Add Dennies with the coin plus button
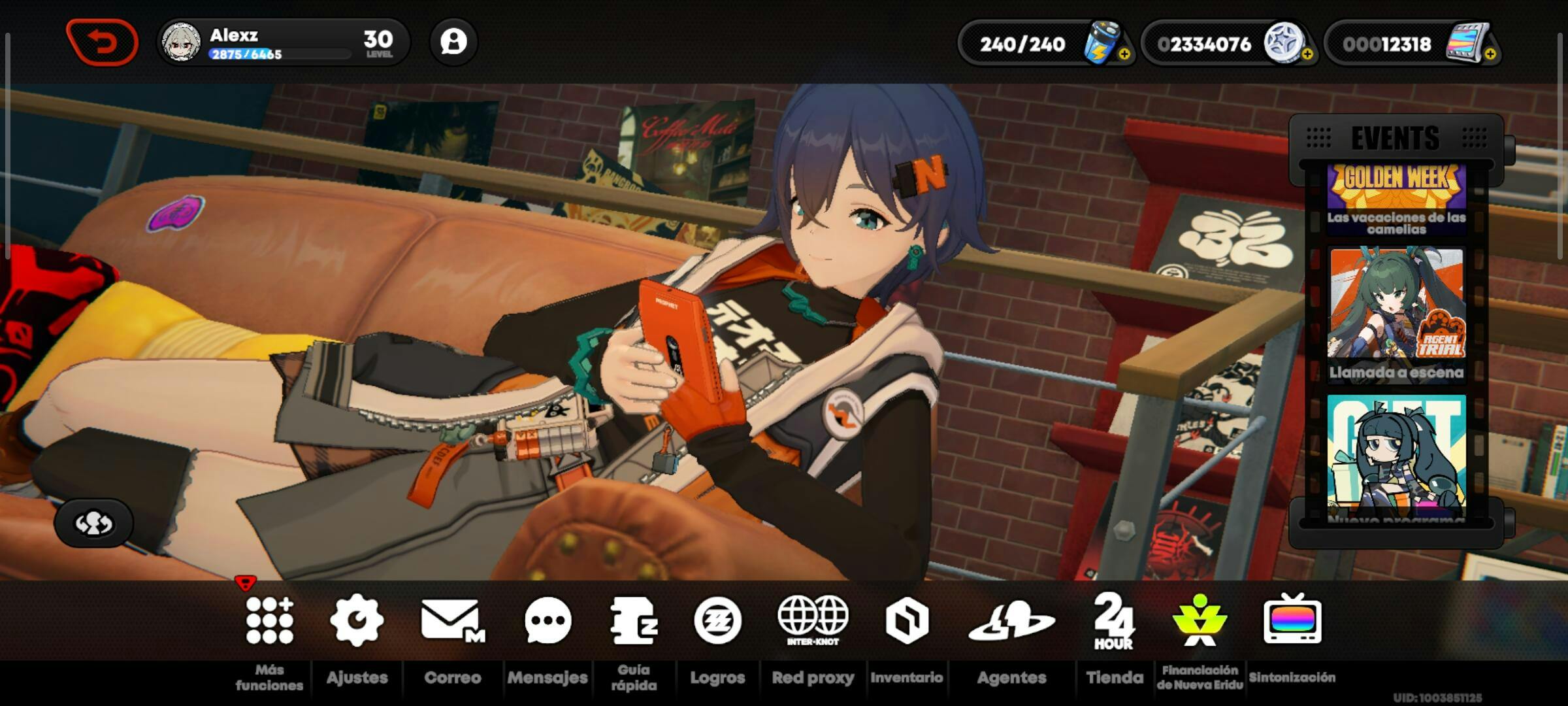 tap(1307, 55)
